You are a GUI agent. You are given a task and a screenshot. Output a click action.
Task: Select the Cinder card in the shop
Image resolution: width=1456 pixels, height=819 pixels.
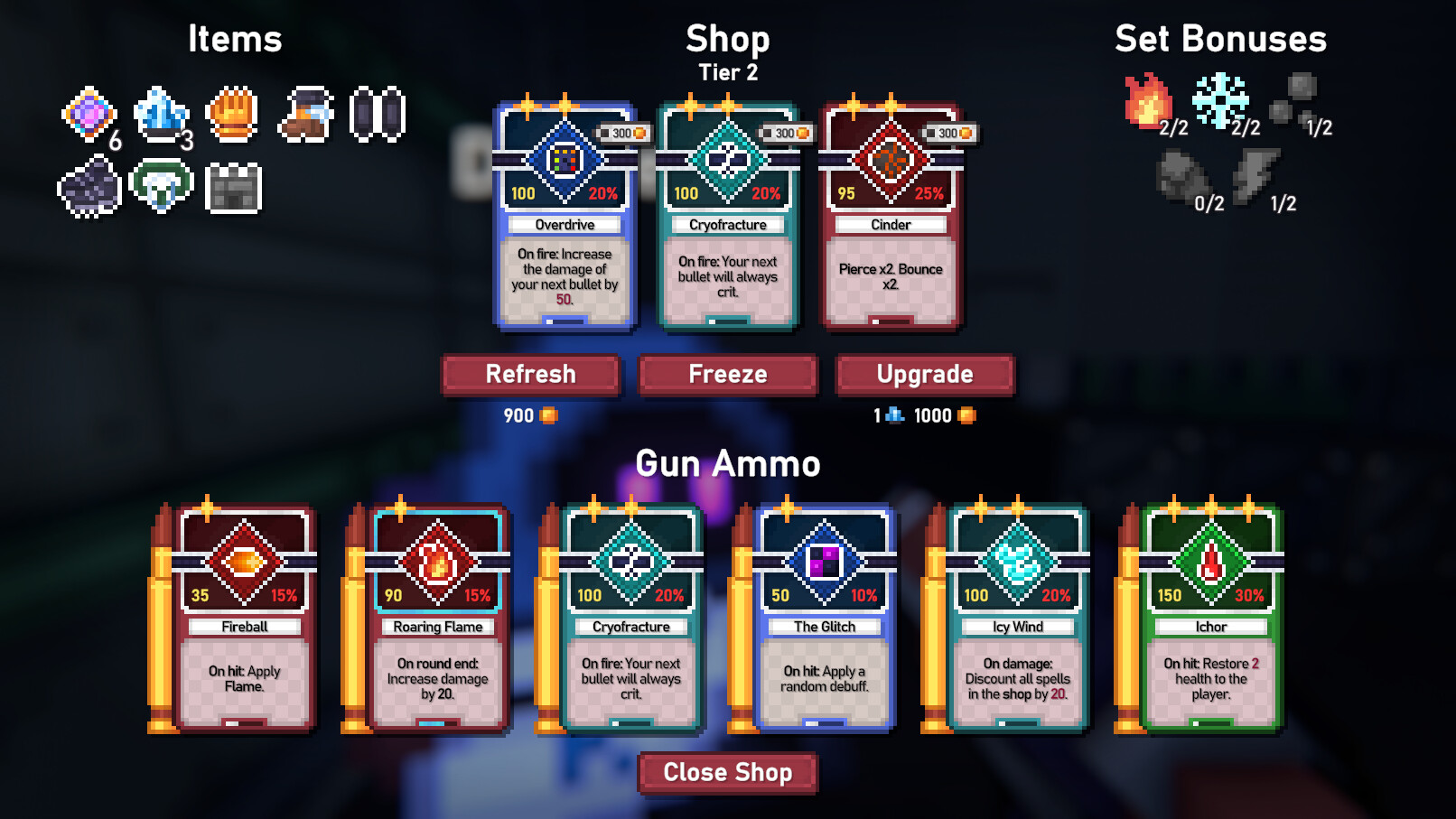pos(891,217)
